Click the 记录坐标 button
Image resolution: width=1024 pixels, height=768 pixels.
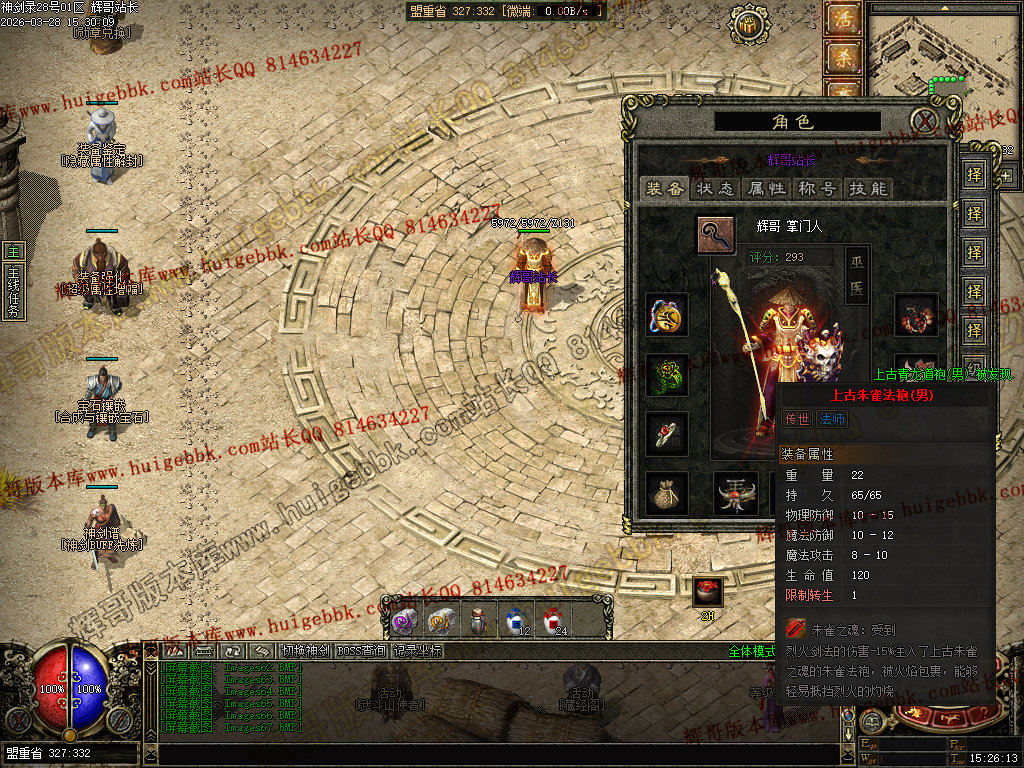[x=418, y=651]
